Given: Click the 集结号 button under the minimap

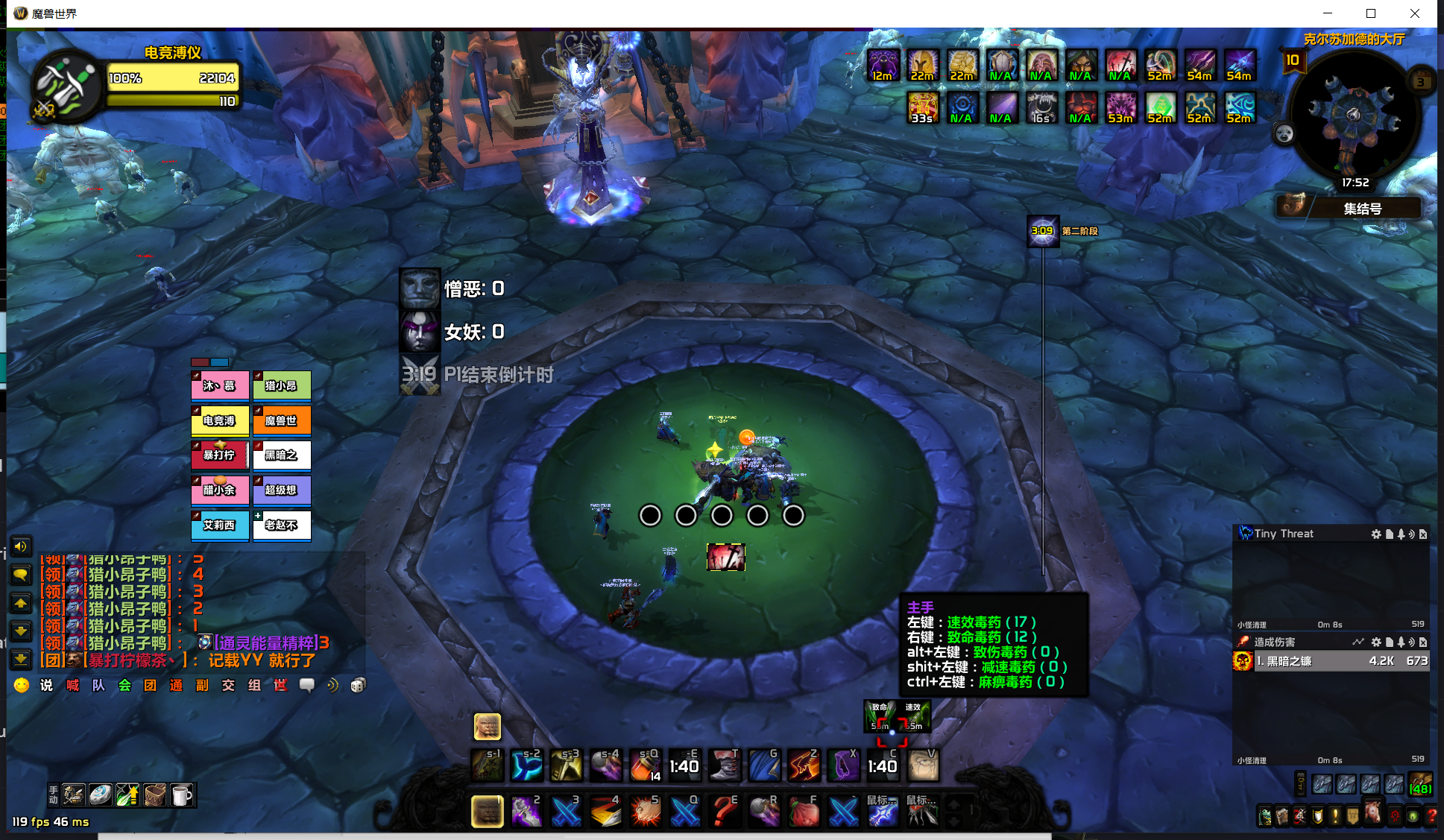Looking at the screenshot, I should pos(1362,209).
